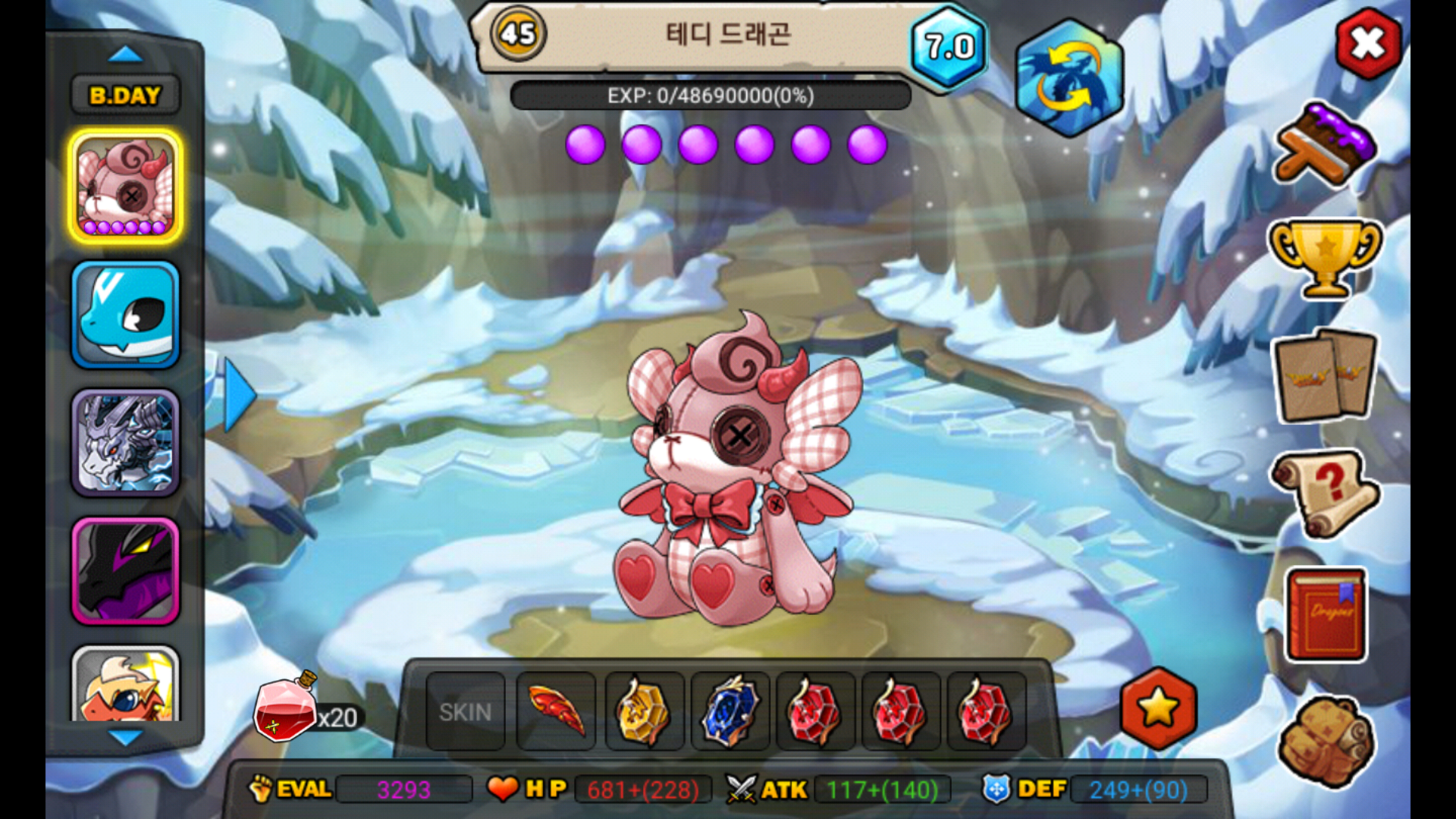Viewport: 1456px width, 819px height.
Task: Pick the black and purple dragon portrait
Action: click(x=126, y=571)
